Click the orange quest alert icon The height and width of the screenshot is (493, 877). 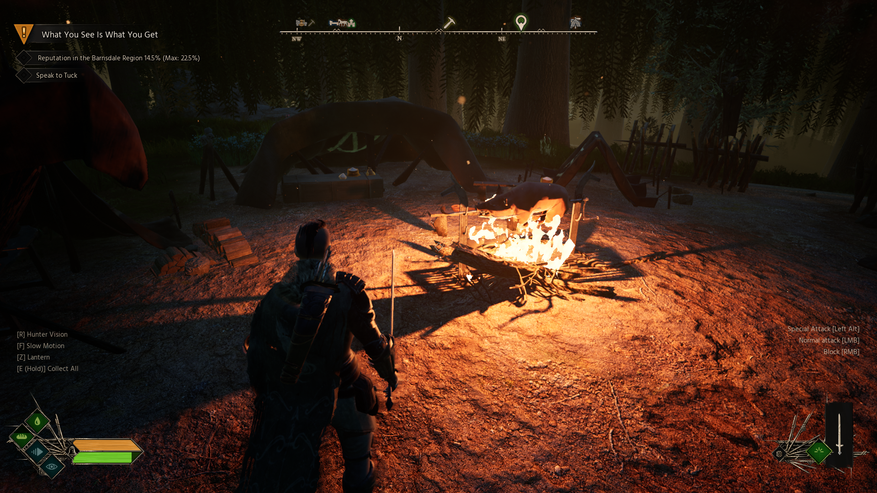23,34
